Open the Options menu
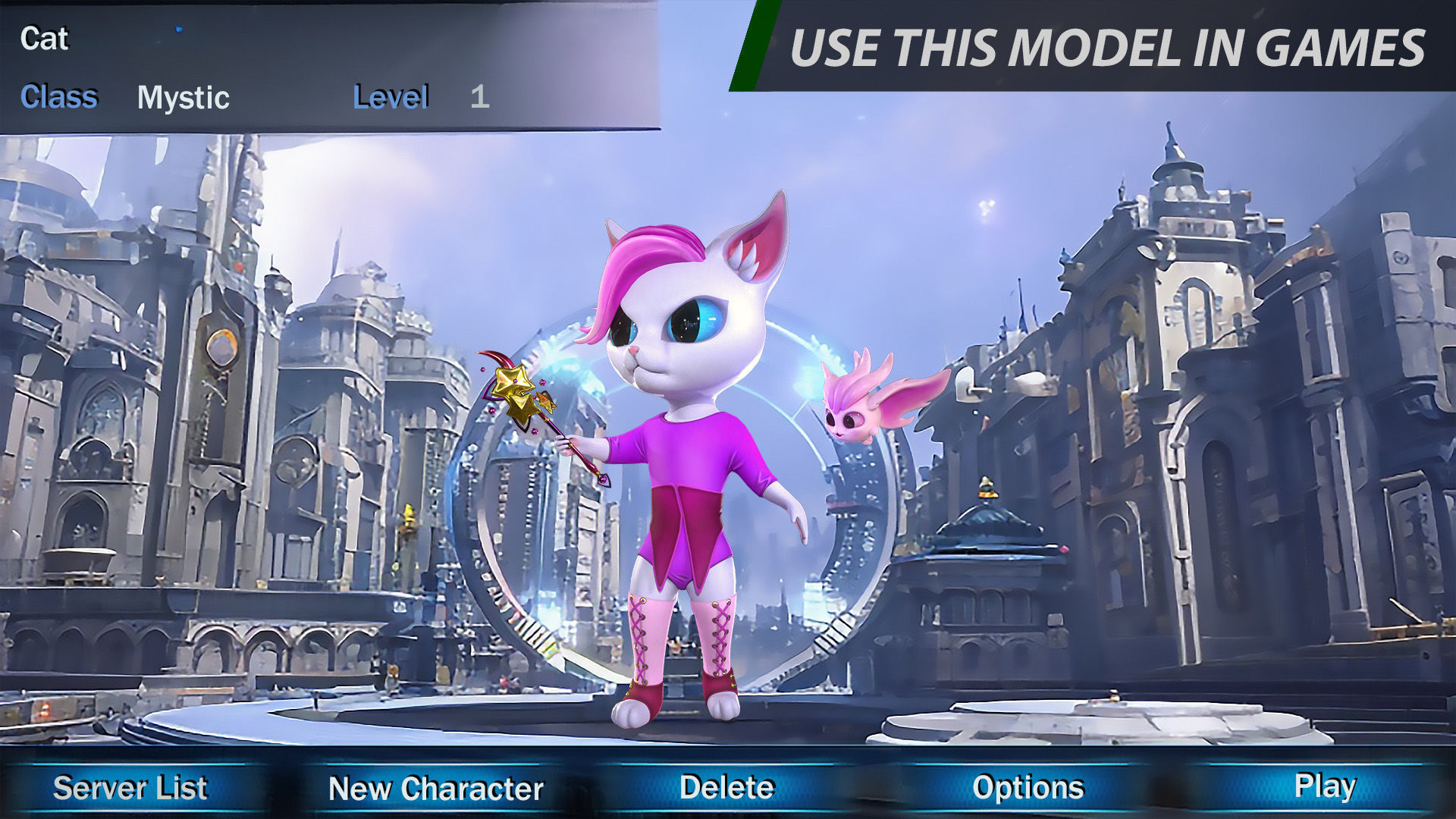1456x819 pixels. point(1028,787)
